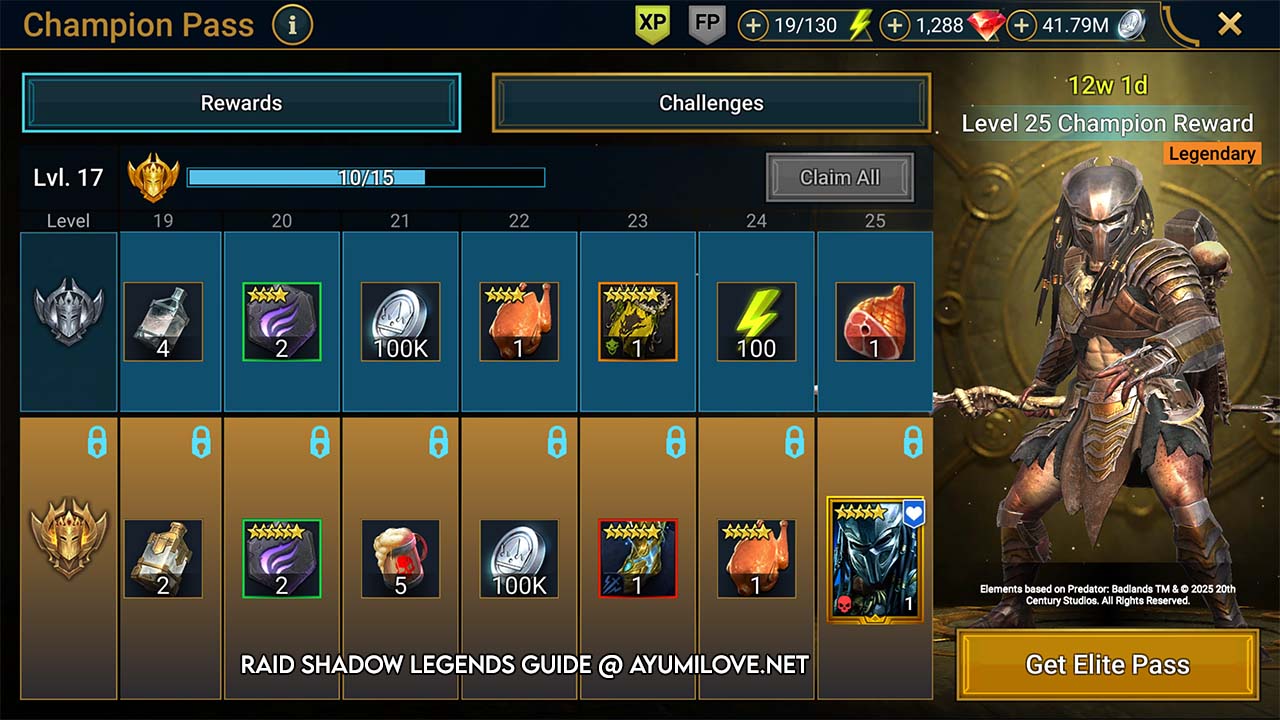Click the heart favorite badge on the Predator champion

(913, 512)
